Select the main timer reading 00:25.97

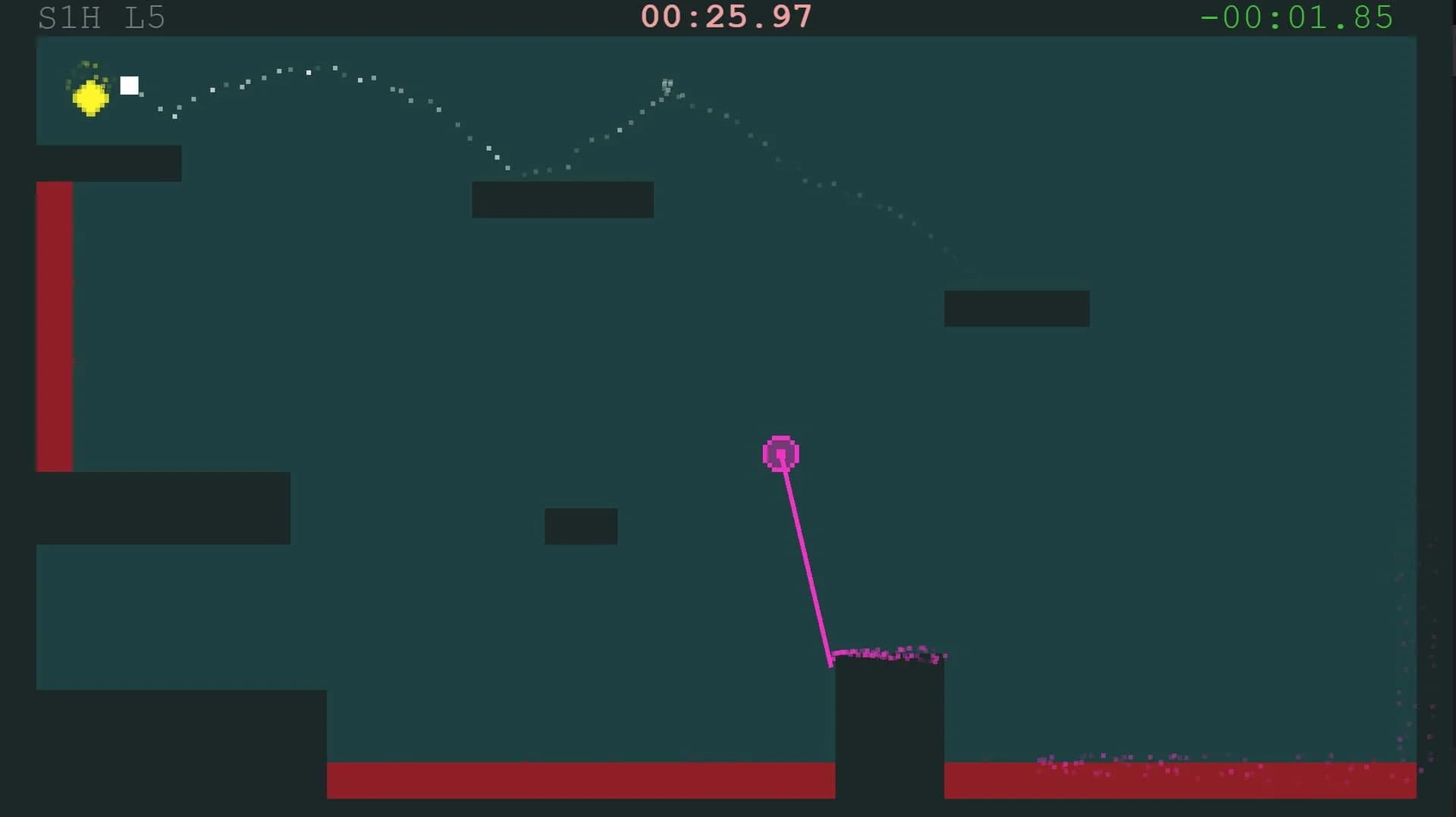726,16
